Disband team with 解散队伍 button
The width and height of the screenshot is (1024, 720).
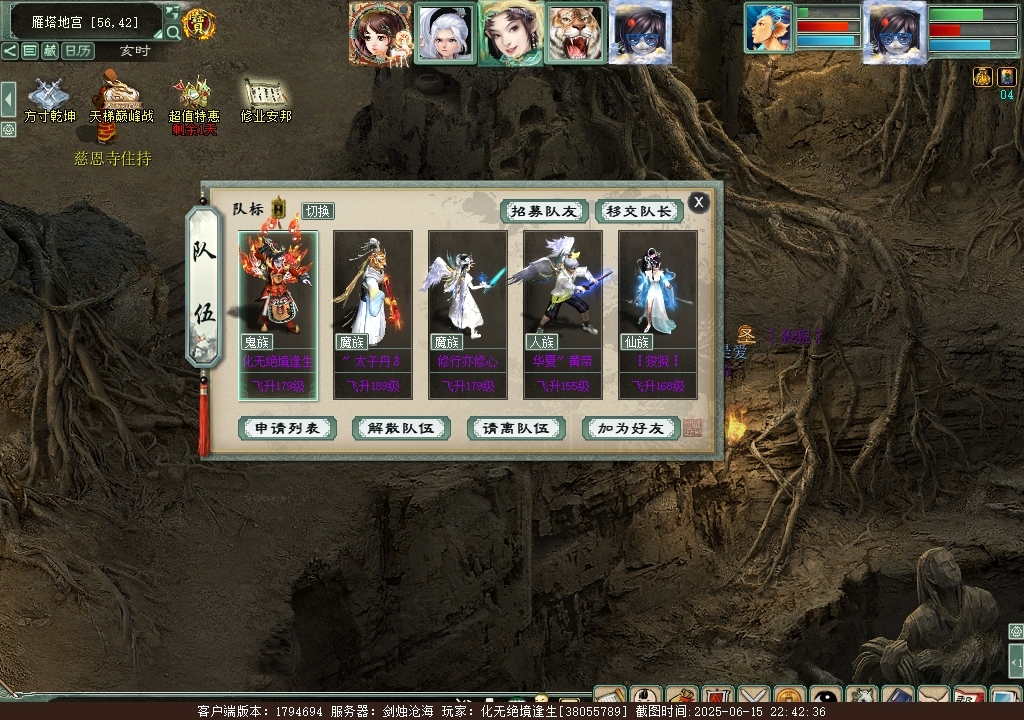(401, 428)
